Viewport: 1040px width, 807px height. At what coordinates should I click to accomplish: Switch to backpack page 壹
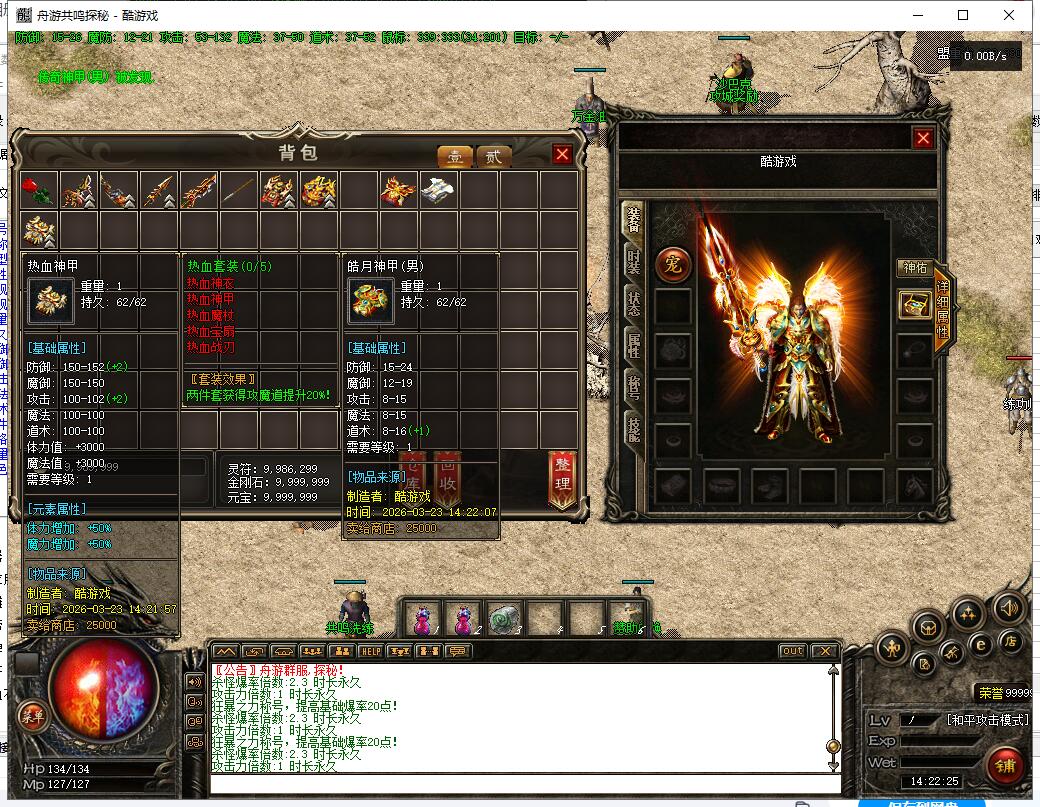pos(455,156)
